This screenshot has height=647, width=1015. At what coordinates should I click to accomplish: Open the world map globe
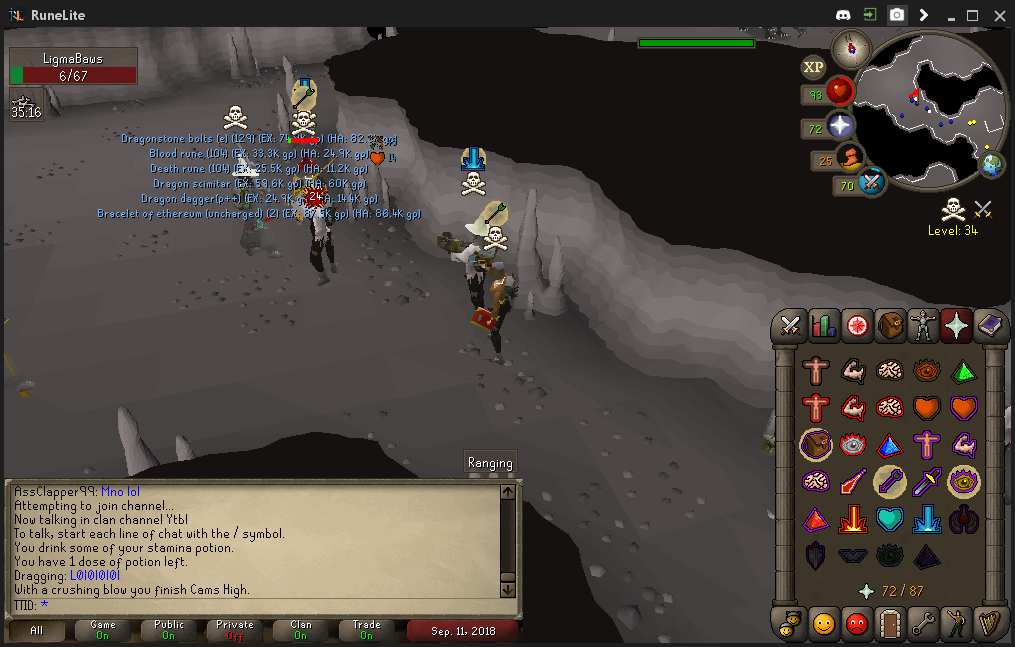tap(991, 165)
